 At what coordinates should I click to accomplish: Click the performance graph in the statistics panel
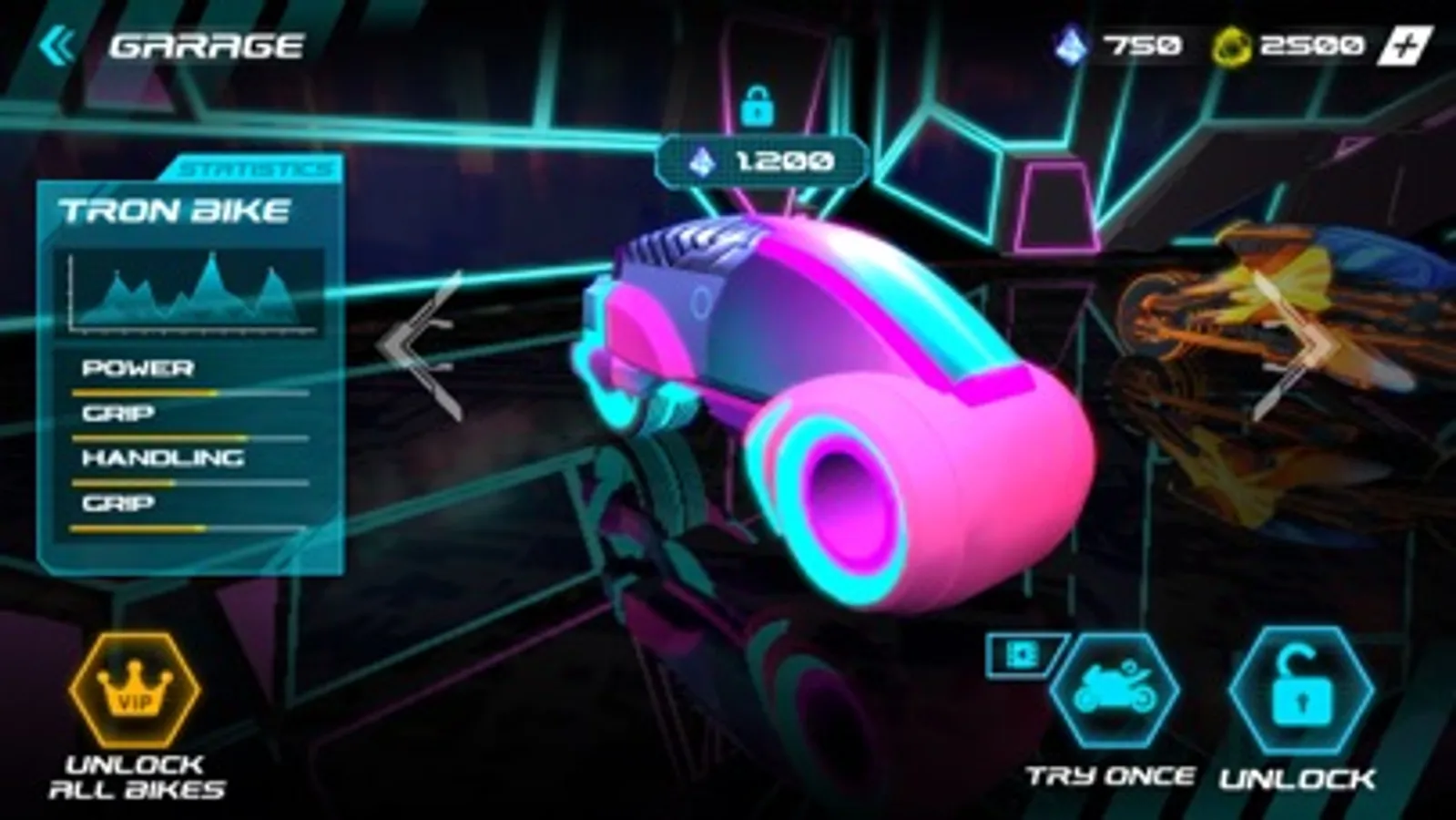coord(189,293)
